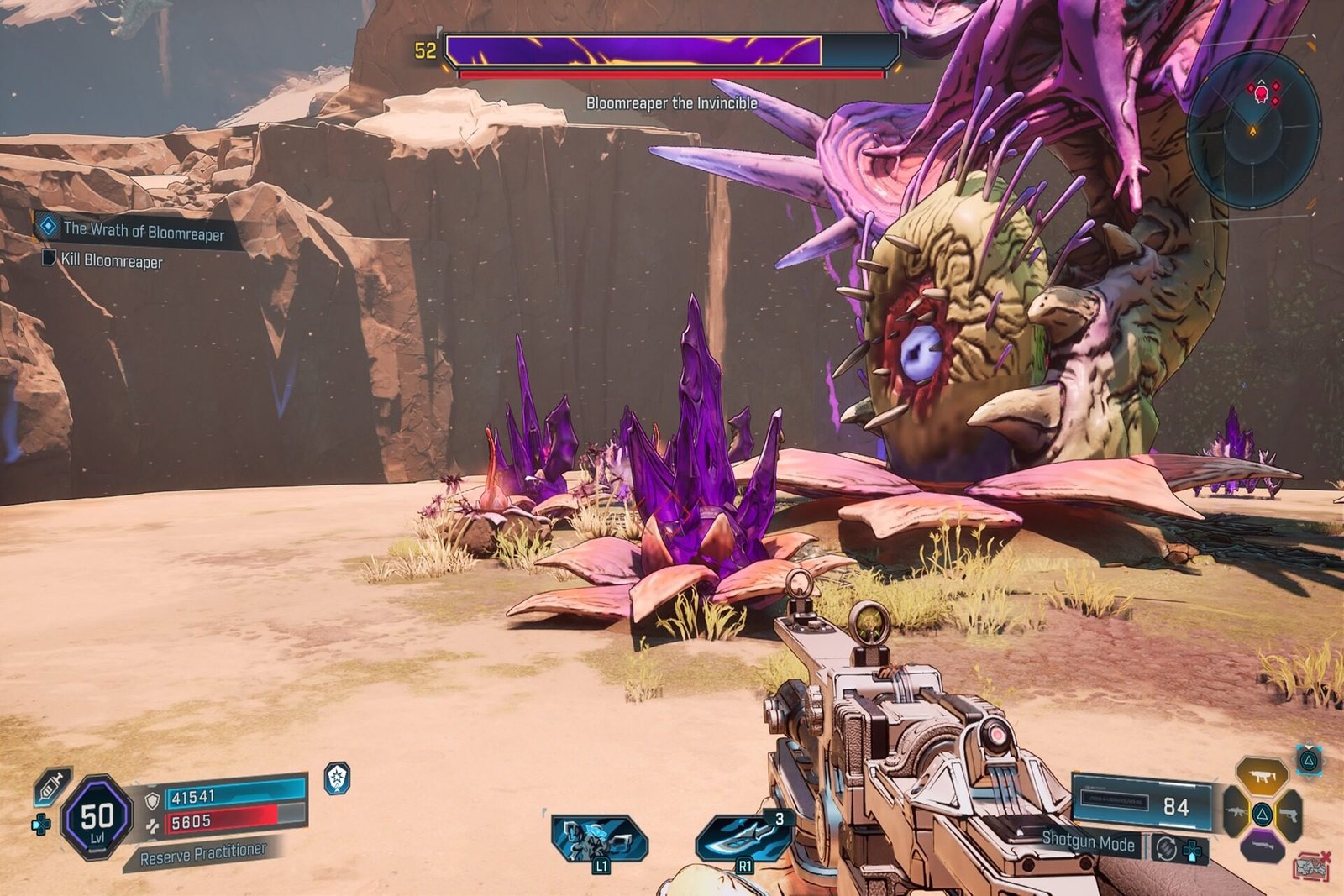
Task: Select the assault rifle weapon slot
Action: [1236, 813]
